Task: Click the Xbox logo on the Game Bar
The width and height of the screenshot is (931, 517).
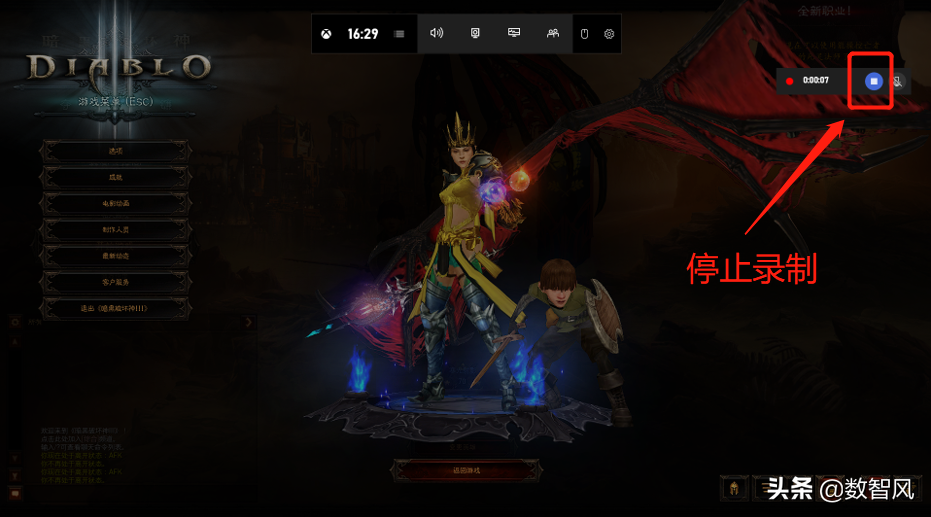Action: click(x=327, y=34)
